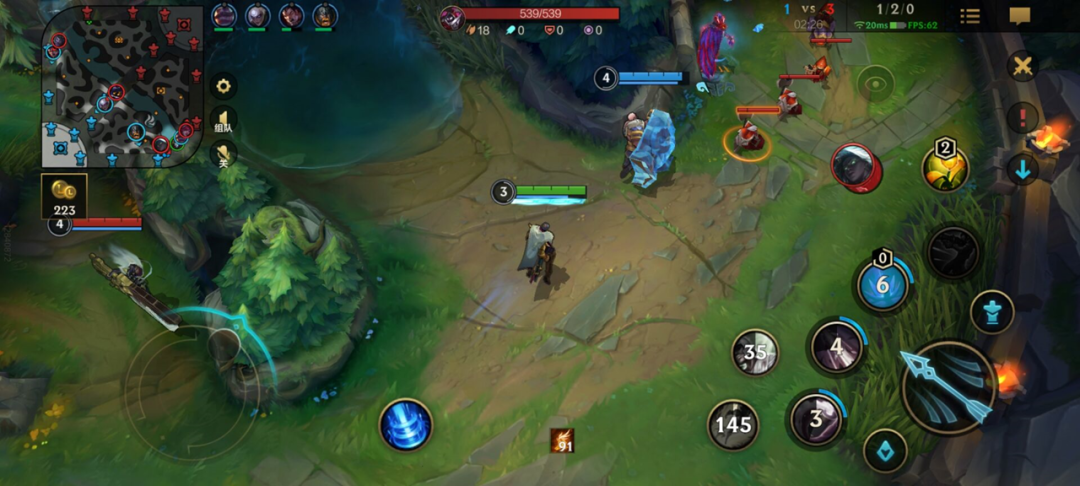Image resolution: width=1080 pixels, height=486 pixels.
Task: Tap the first ally portrait at top
Action: (x=223, y=16)
